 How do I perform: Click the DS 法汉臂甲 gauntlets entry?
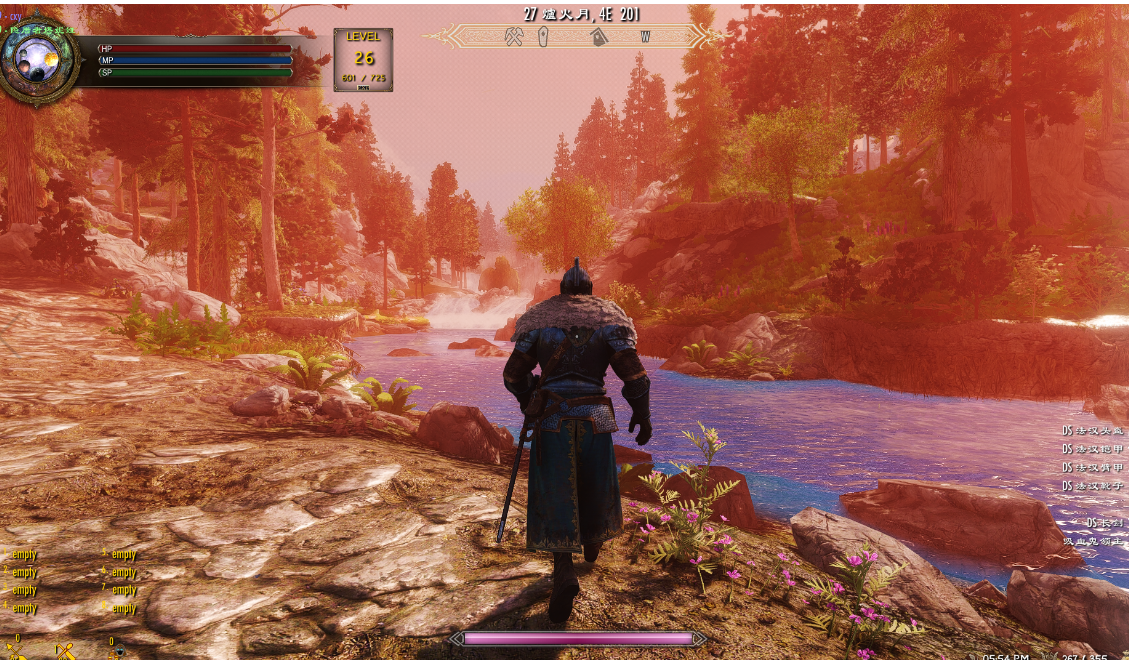pos(1092,467)
